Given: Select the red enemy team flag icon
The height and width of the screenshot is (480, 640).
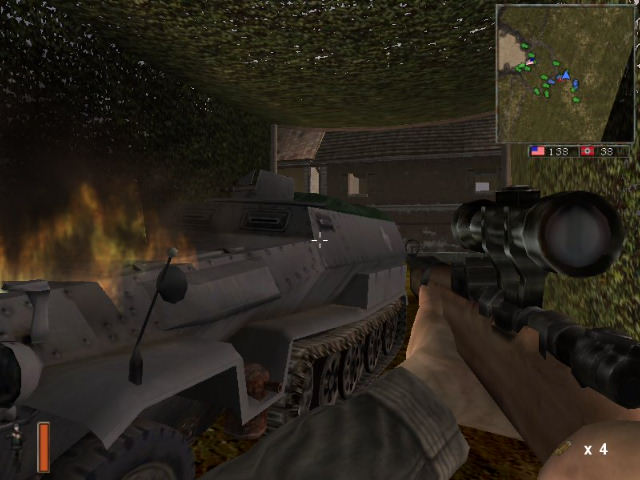Looking at the screenshot, I should 588,151.
